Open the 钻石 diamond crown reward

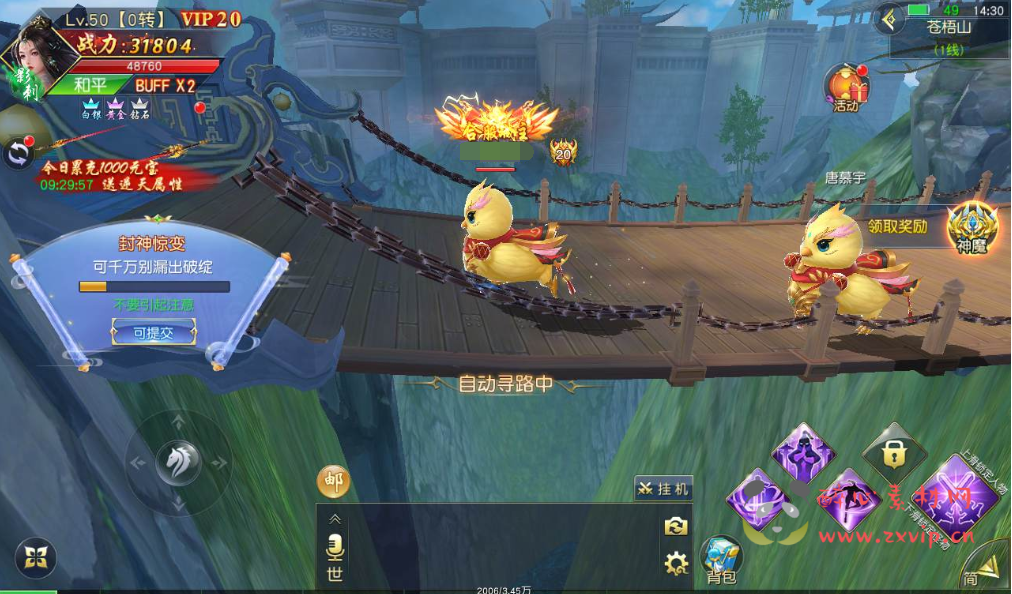139,108
